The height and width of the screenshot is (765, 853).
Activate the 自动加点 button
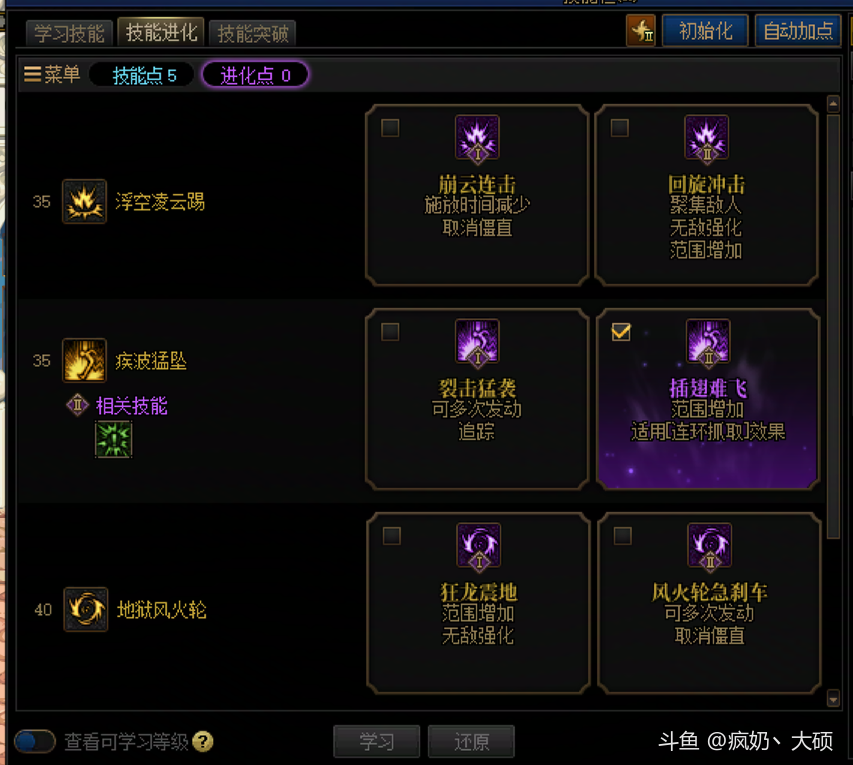[797, 31]
